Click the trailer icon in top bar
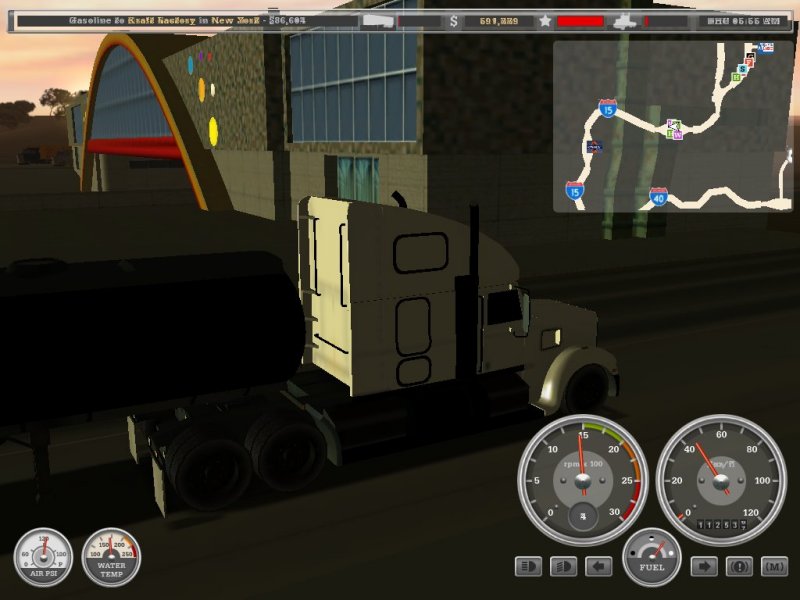This screenshot has height=600, width=800. coord(382,20)
